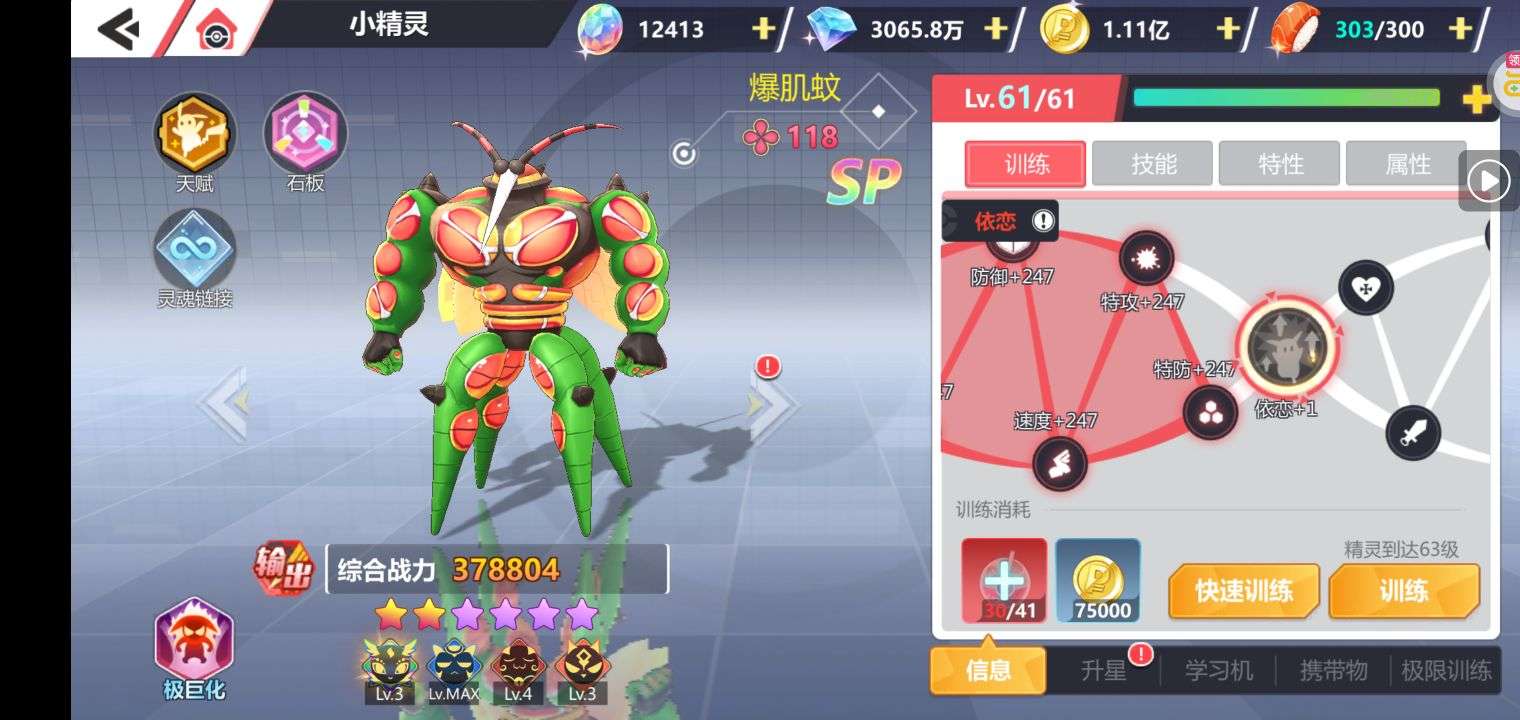Click the orange 训练 train button

1403,591
